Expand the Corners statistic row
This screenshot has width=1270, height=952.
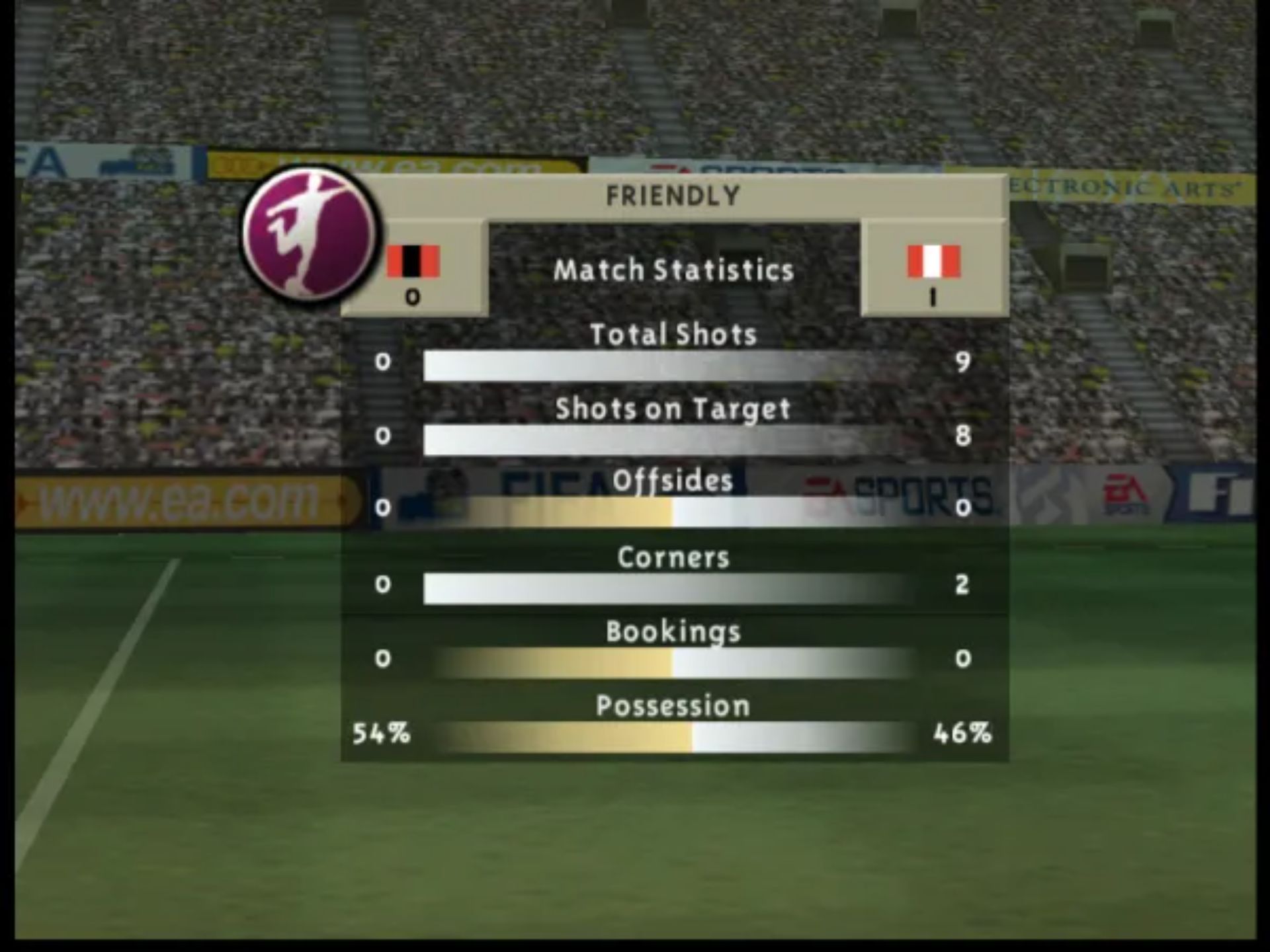(672, 557)
